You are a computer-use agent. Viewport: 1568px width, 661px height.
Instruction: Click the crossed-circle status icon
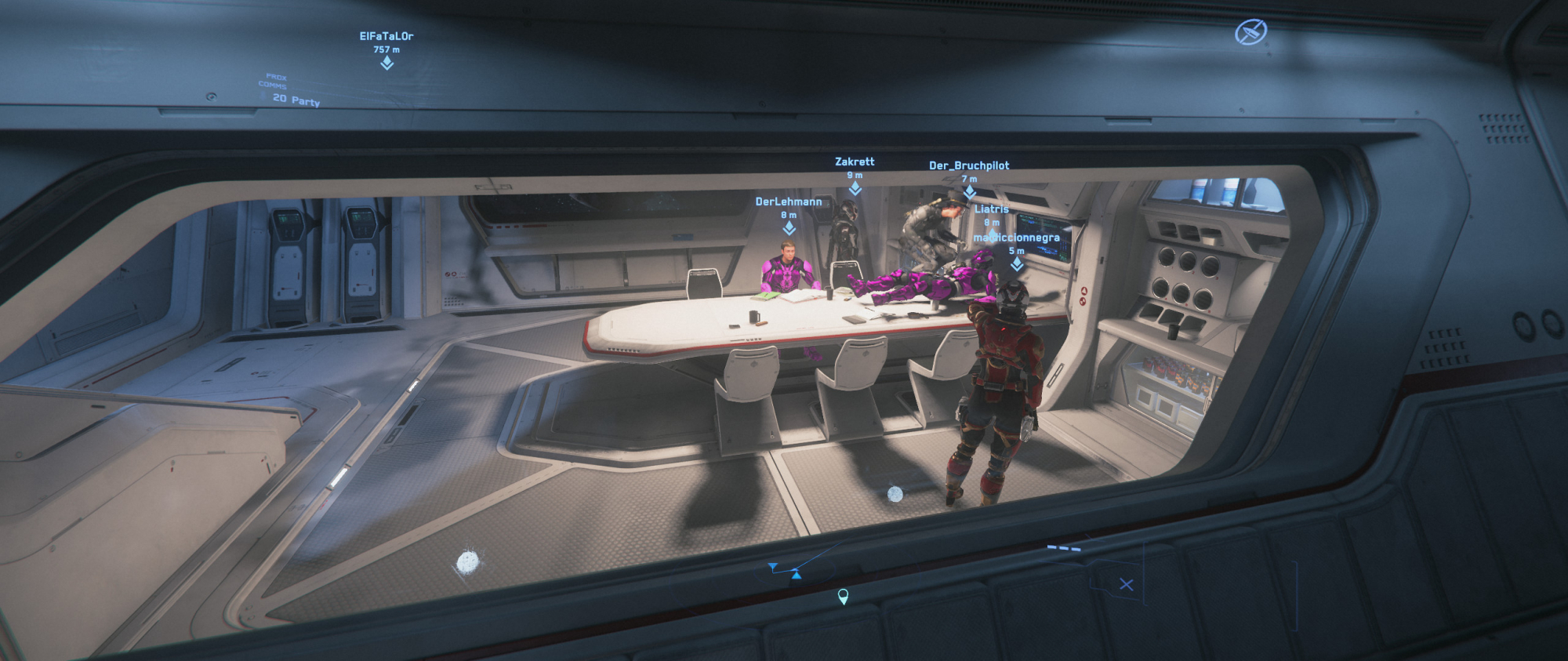(x=1250, y=33)
